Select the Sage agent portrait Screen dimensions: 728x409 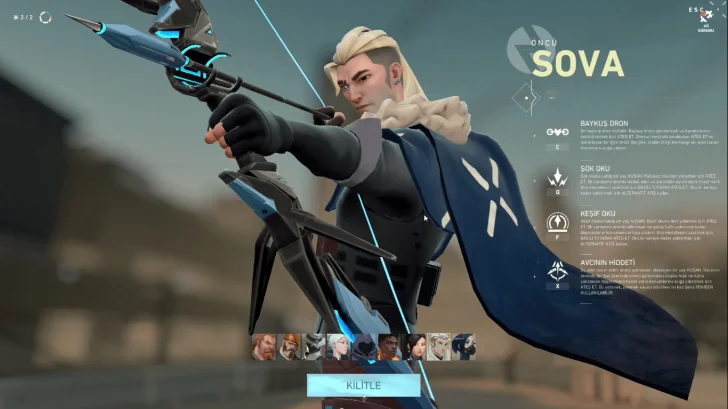414,346
